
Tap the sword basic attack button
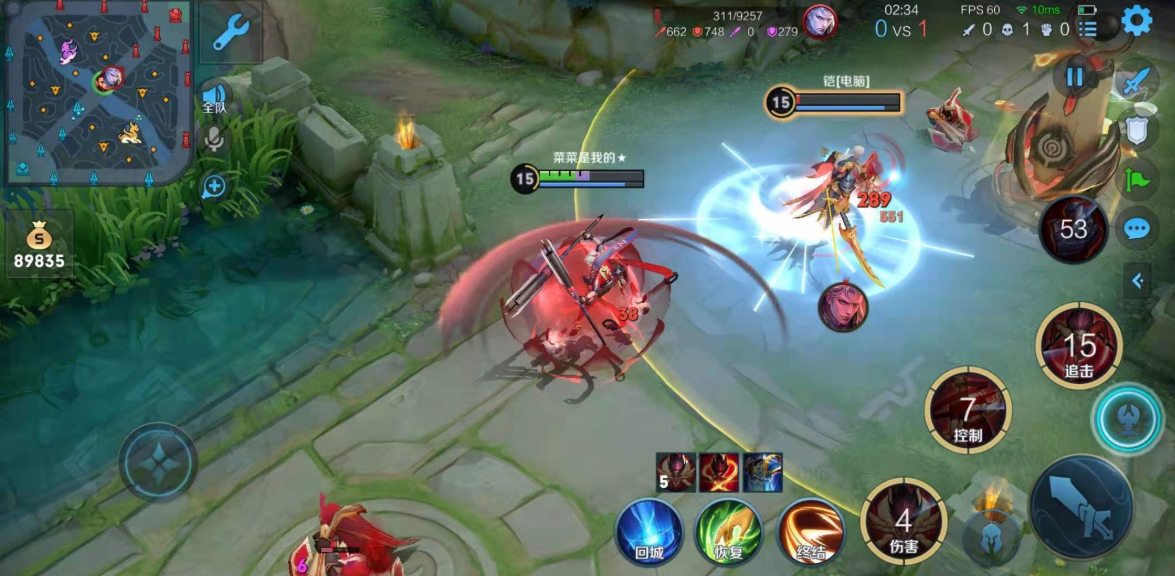(x=1080, y=507)
